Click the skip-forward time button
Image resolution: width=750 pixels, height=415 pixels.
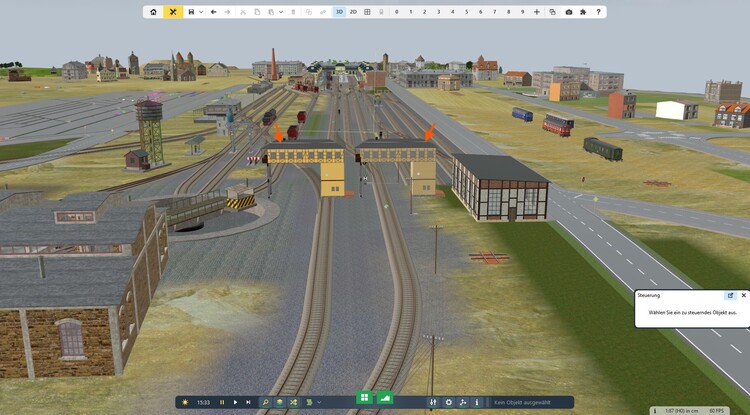[x=248, y=402]
